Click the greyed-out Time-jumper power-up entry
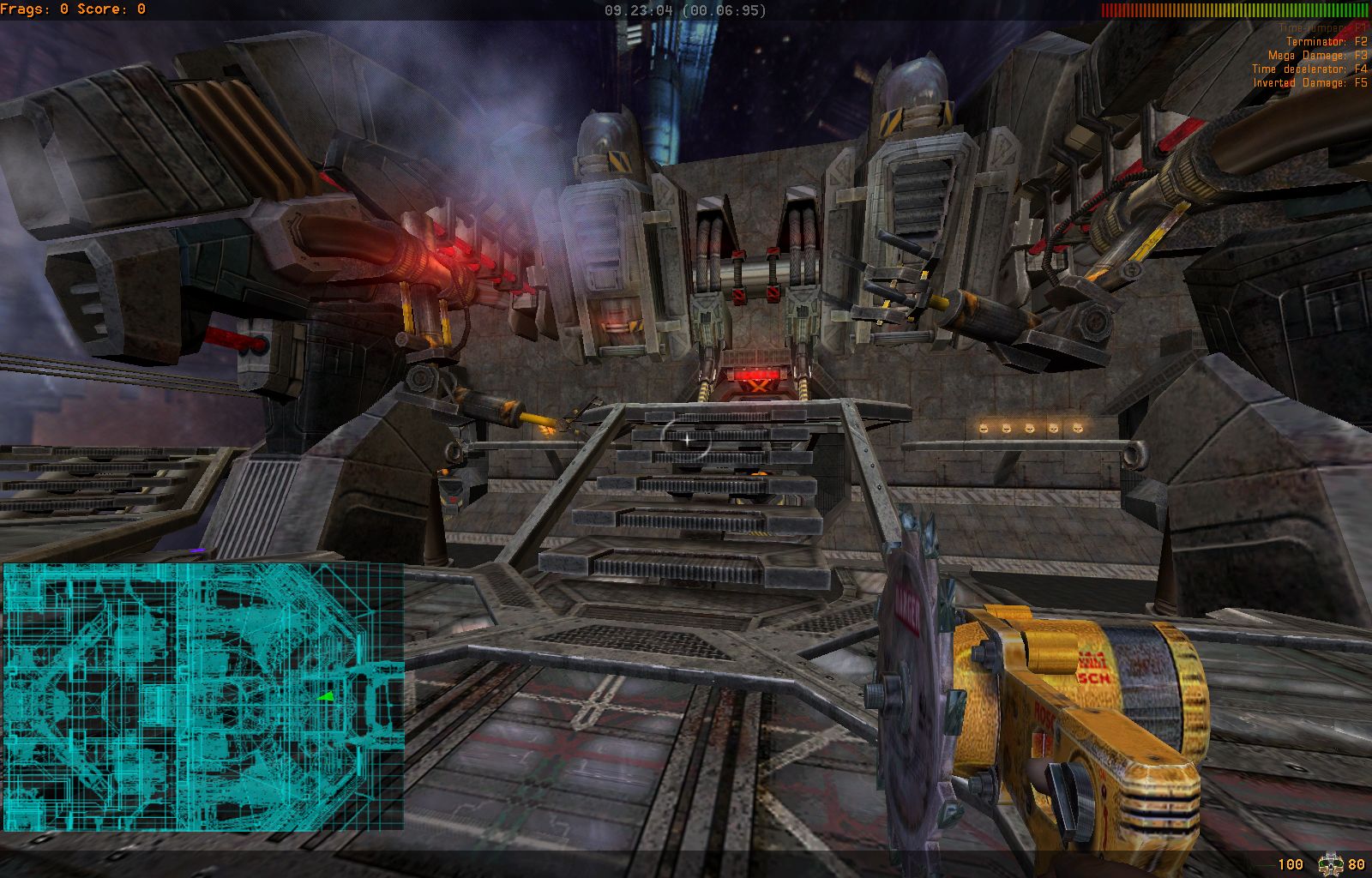The height and width of the screenshot is (878, 1372). click(1322, 28)
